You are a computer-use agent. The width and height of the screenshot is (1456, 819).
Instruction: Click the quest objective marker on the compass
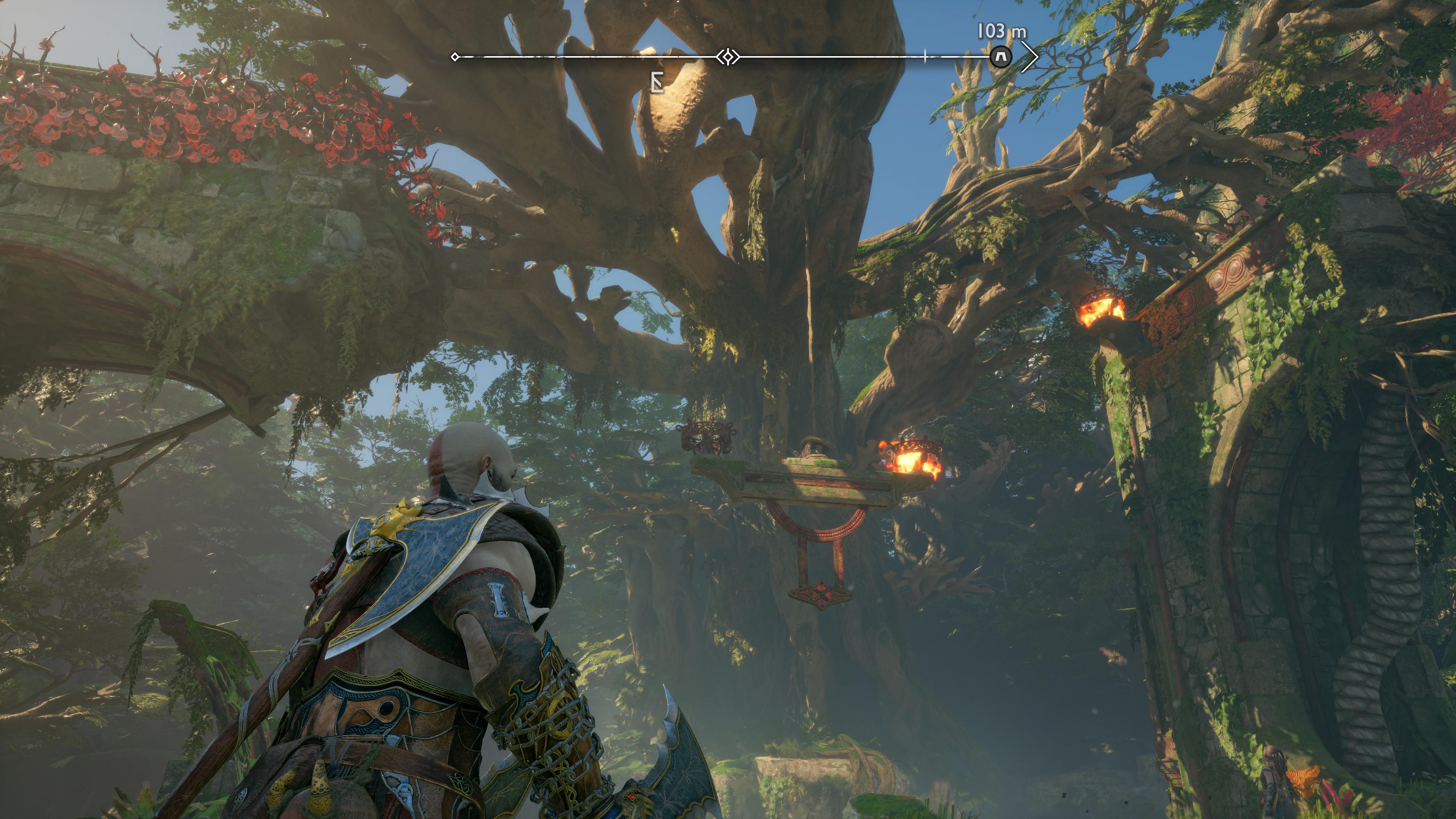[x=1001, y=57]
